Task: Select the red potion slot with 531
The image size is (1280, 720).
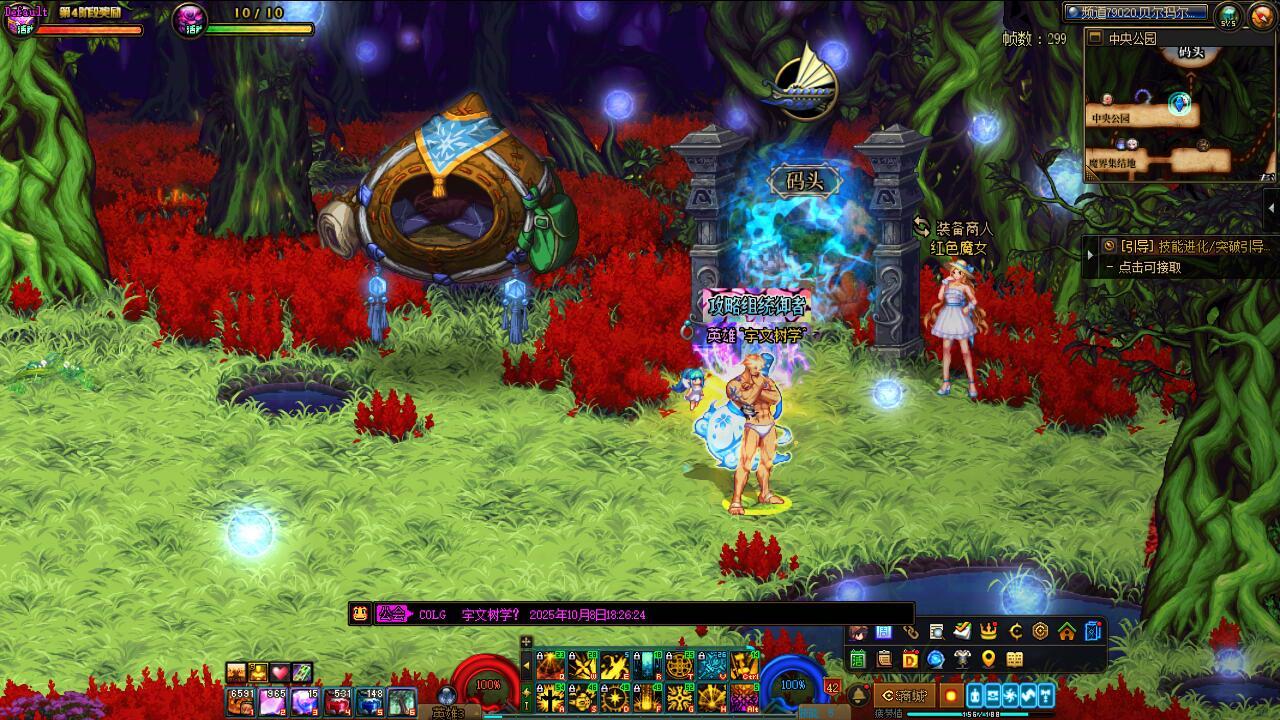Action: [x=338, y=702]
